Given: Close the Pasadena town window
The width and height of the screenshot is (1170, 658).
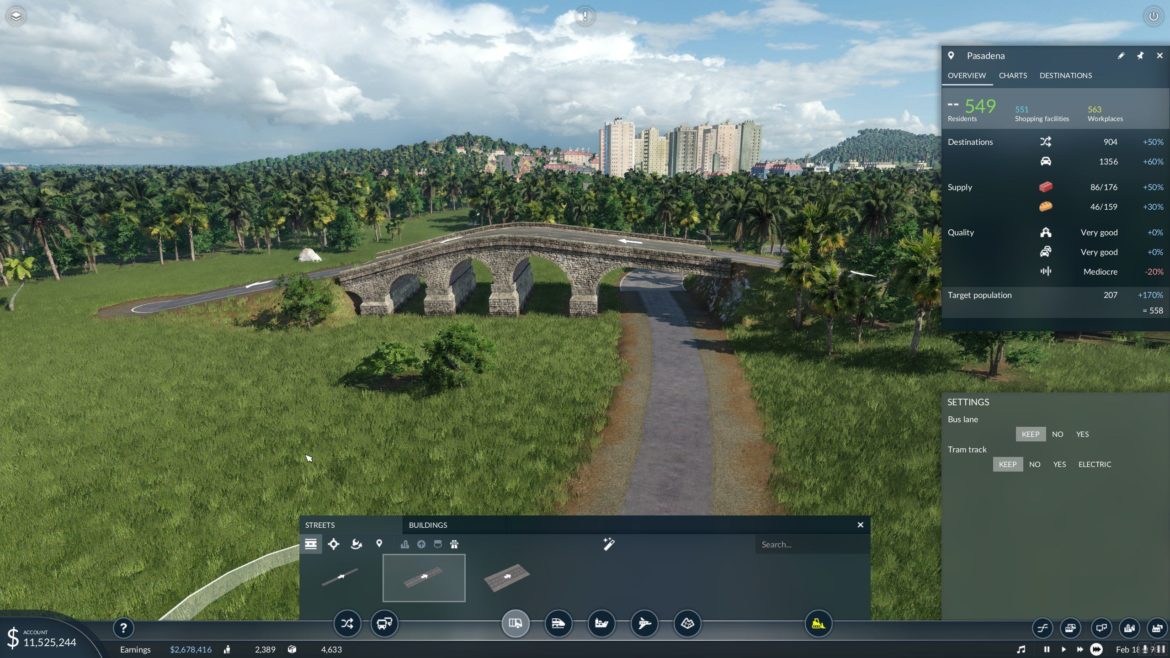Looking at the screenshot, I should pos(1157,56).
